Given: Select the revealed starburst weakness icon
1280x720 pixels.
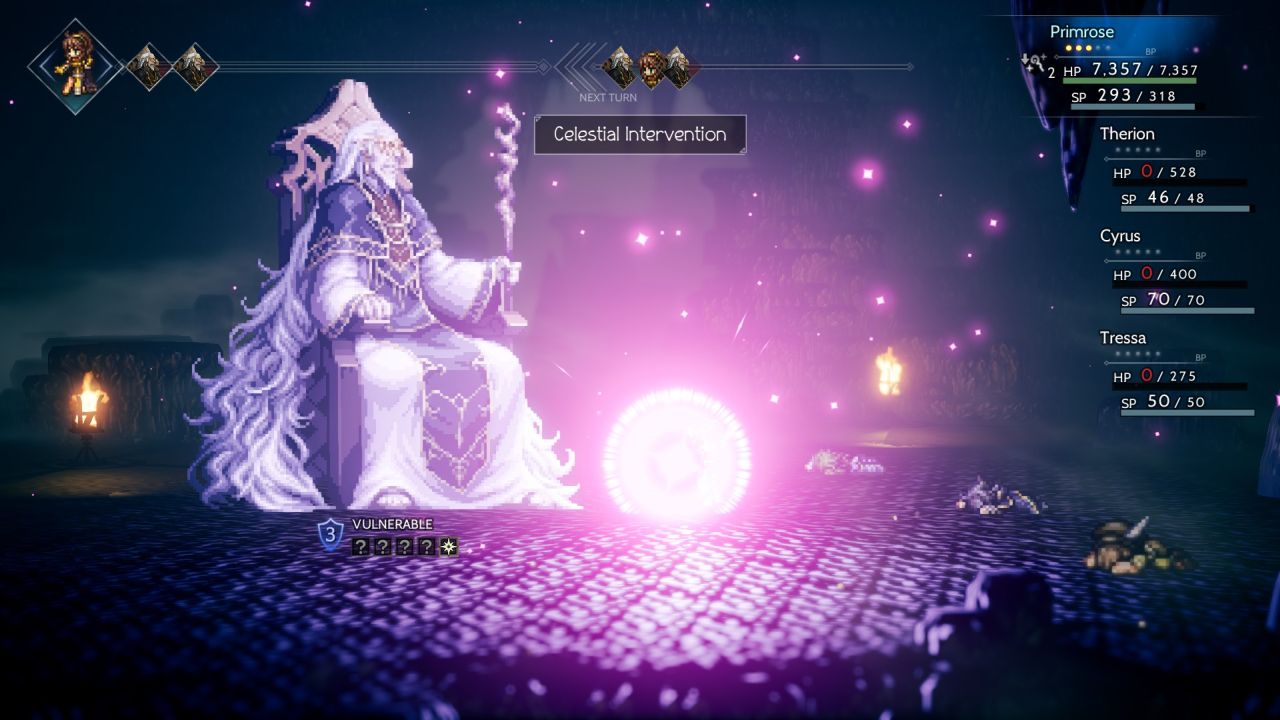Looking at the screenshot, I should tap(449, 546).
